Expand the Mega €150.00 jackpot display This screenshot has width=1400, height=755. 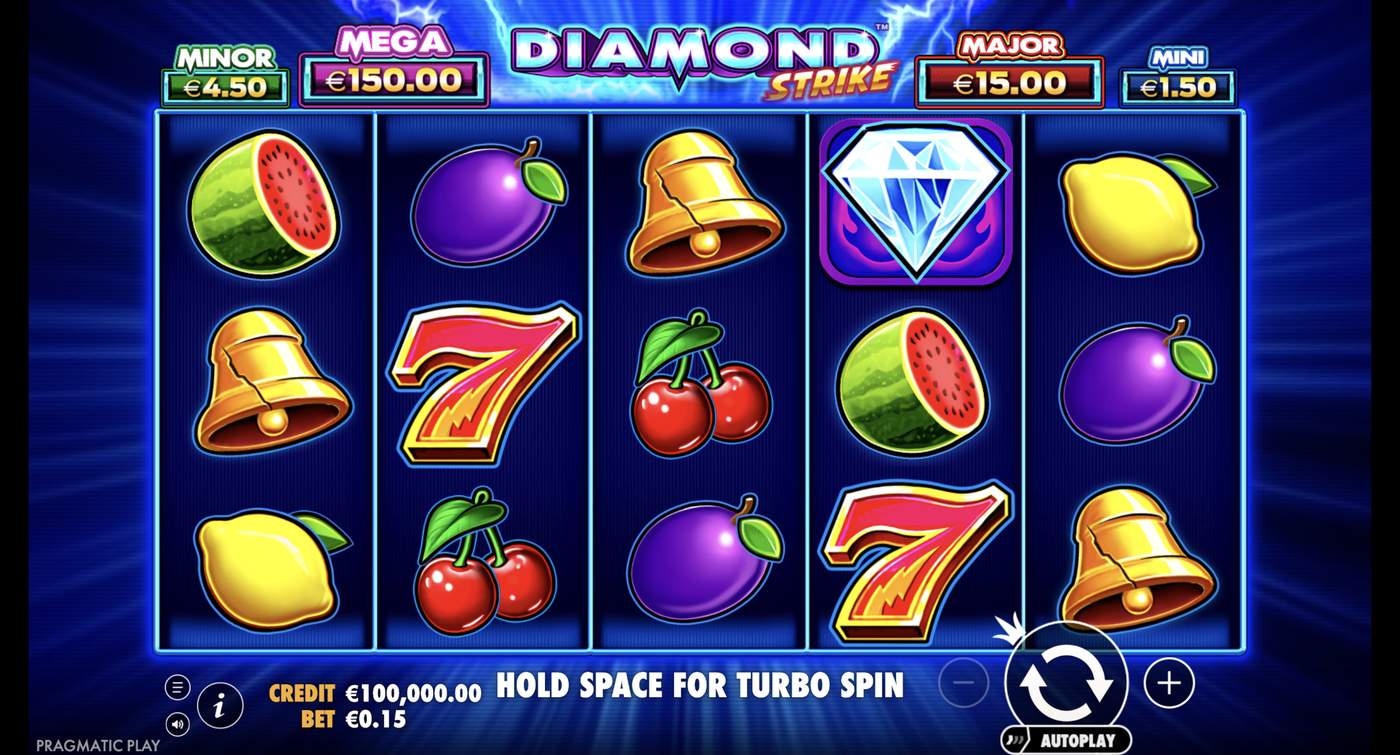393,70
